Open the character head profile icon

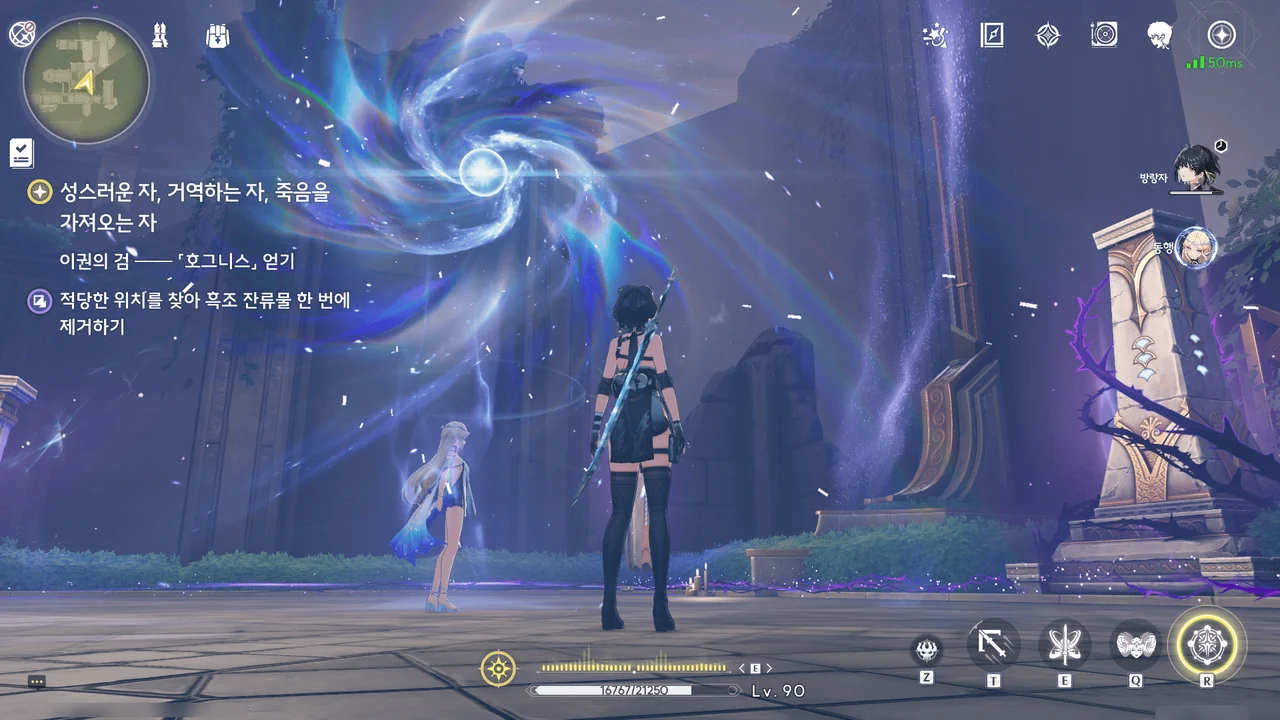pos(1160,36)
